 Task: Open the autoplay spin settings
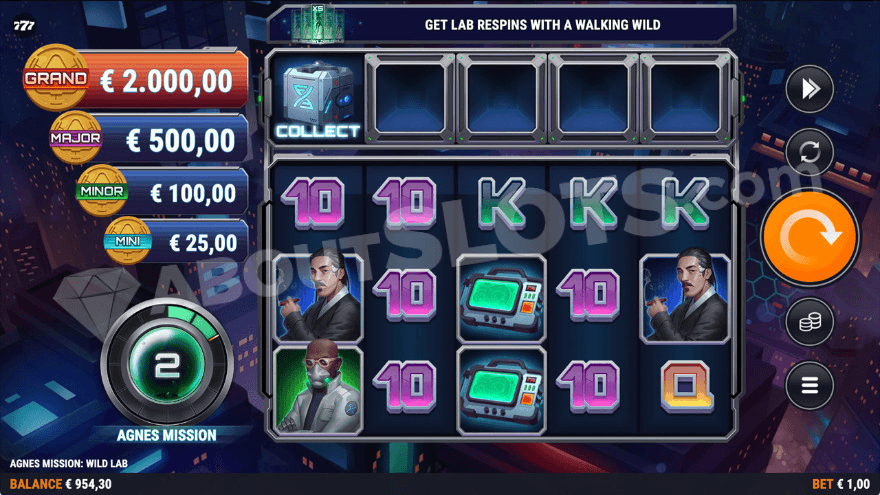tap(809, 153)
